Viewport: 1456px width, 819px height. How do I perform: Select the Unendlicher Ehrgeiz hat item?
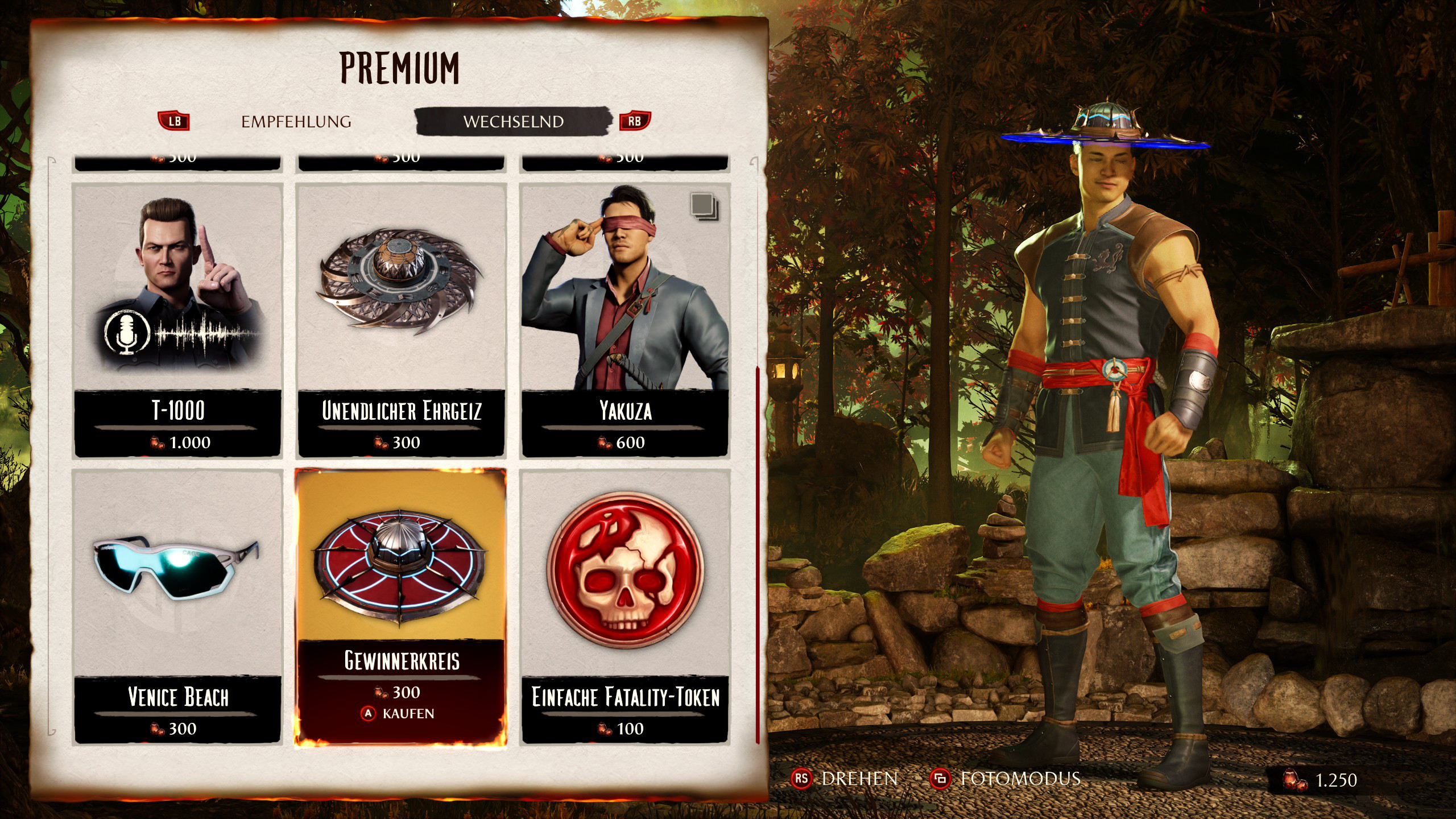click(x=401, y=320)
